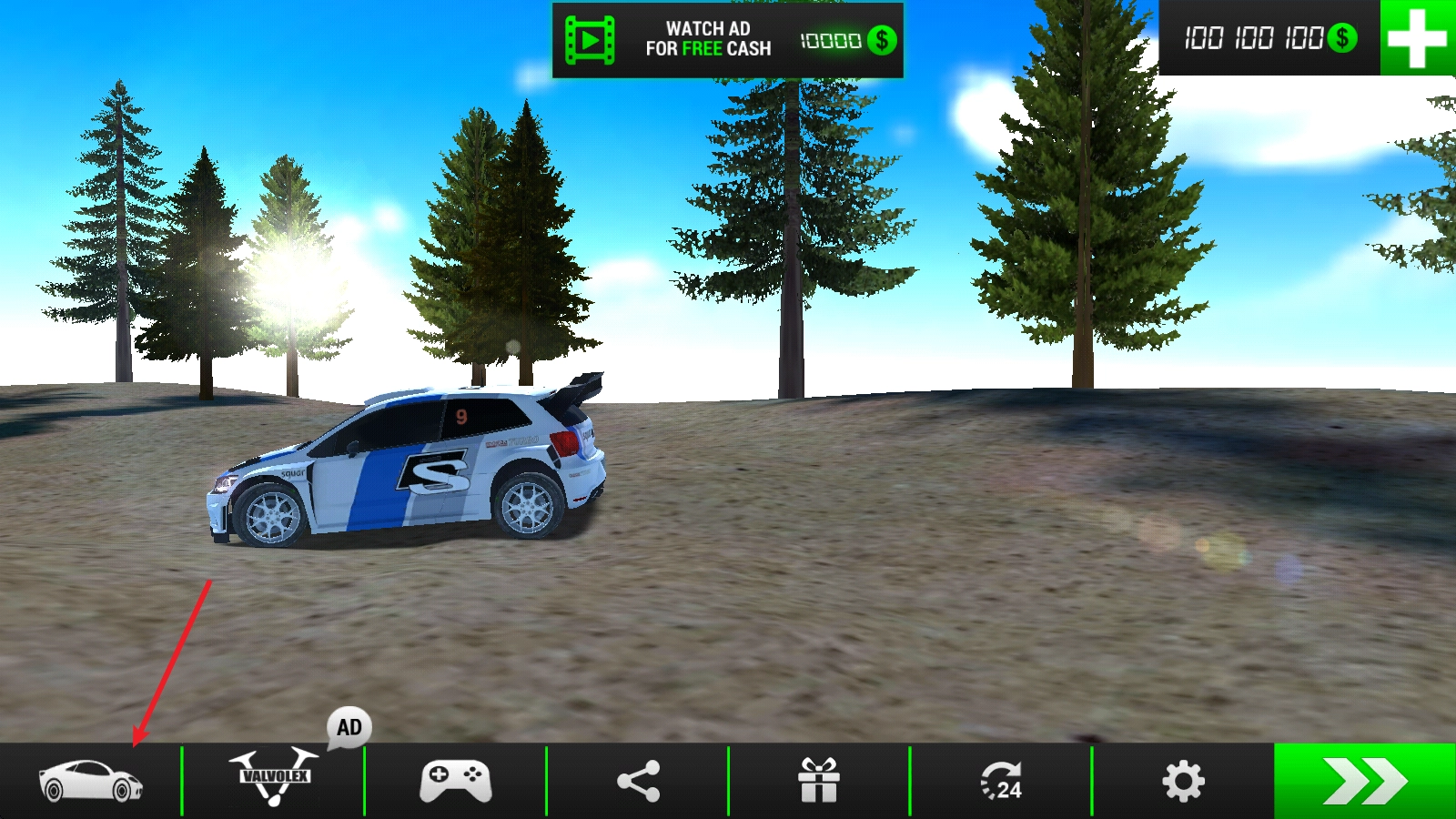The height and width of the screenshot is (819, 1456).
Task: Add more cash with green plus button
Action: pos(1417,38)
